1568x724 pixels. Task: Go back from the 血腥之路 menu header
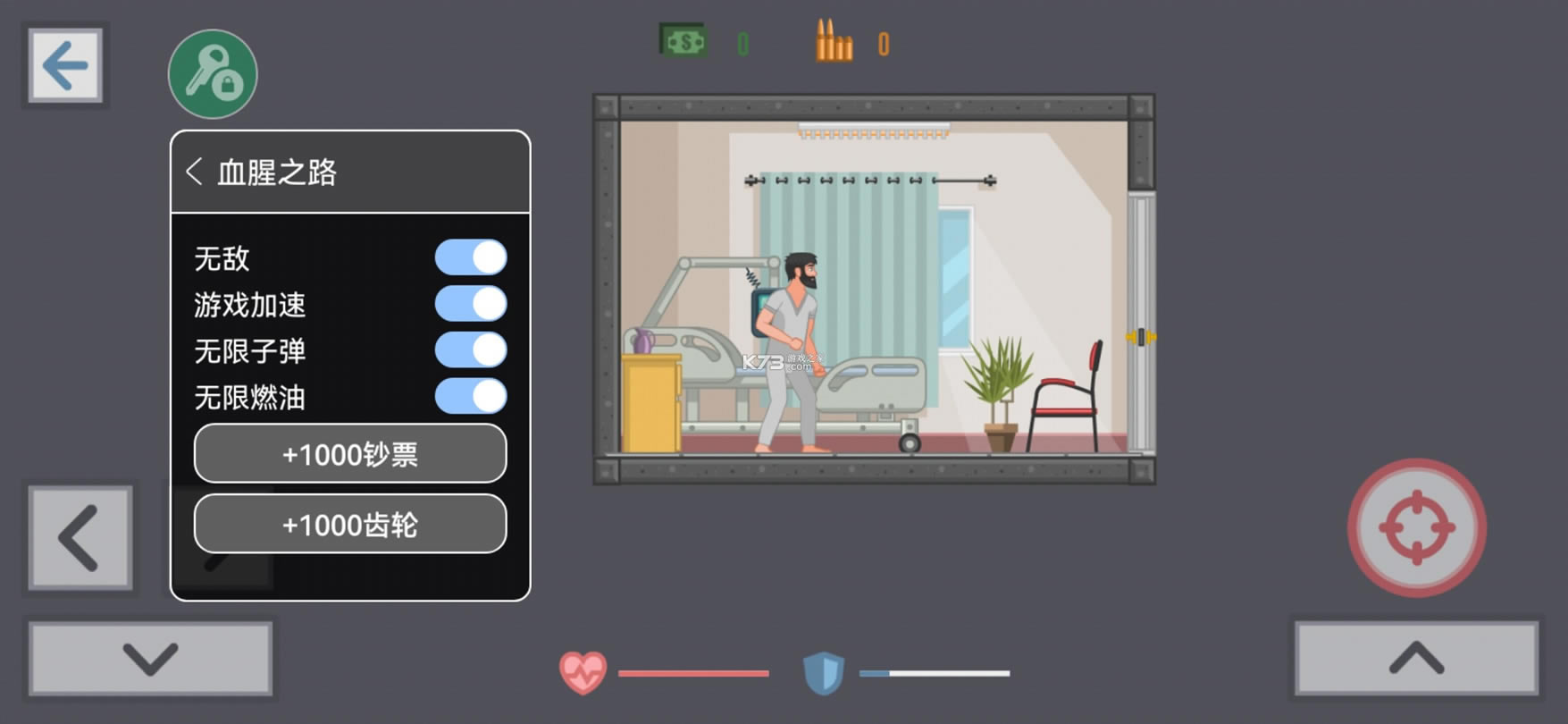pos(195,172)
